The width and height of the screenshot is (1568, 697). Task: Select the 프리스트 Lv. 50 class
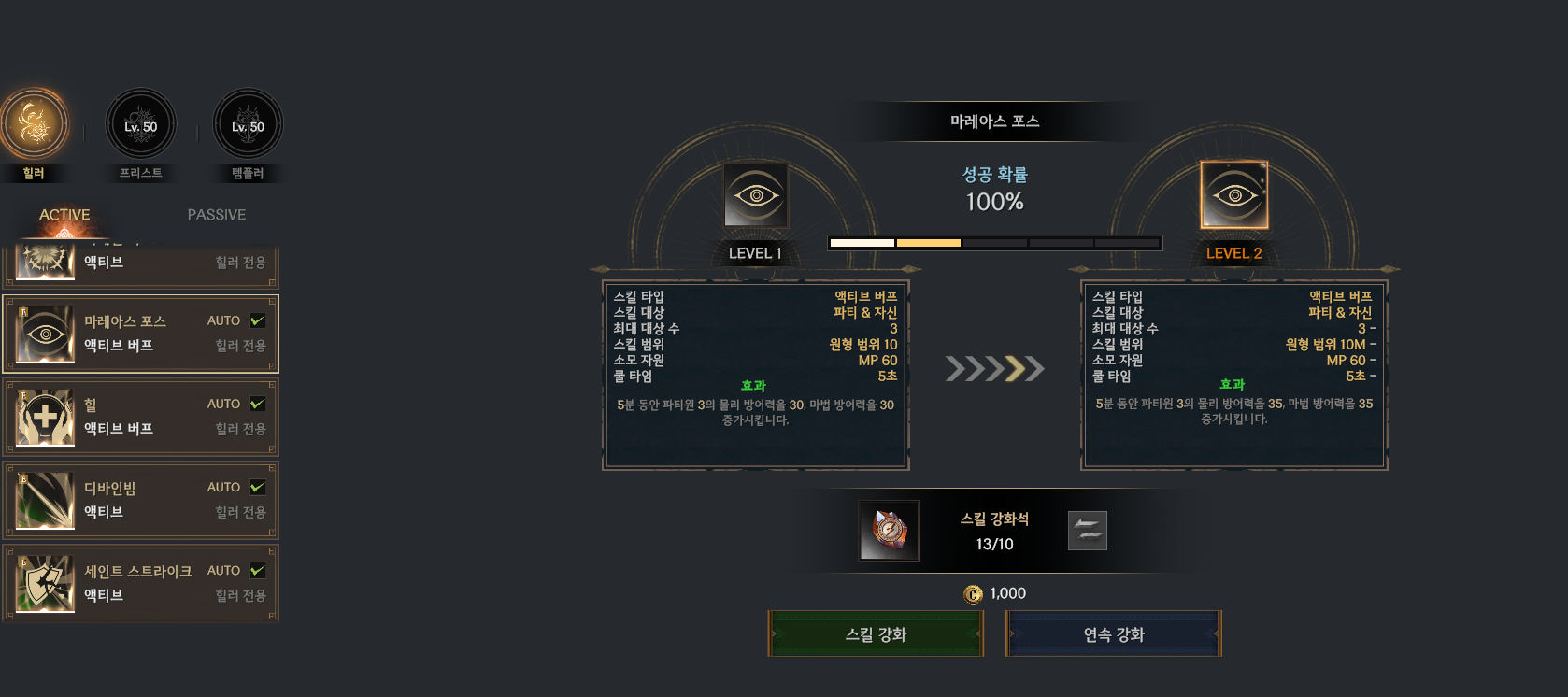click(x=141, y=124)
